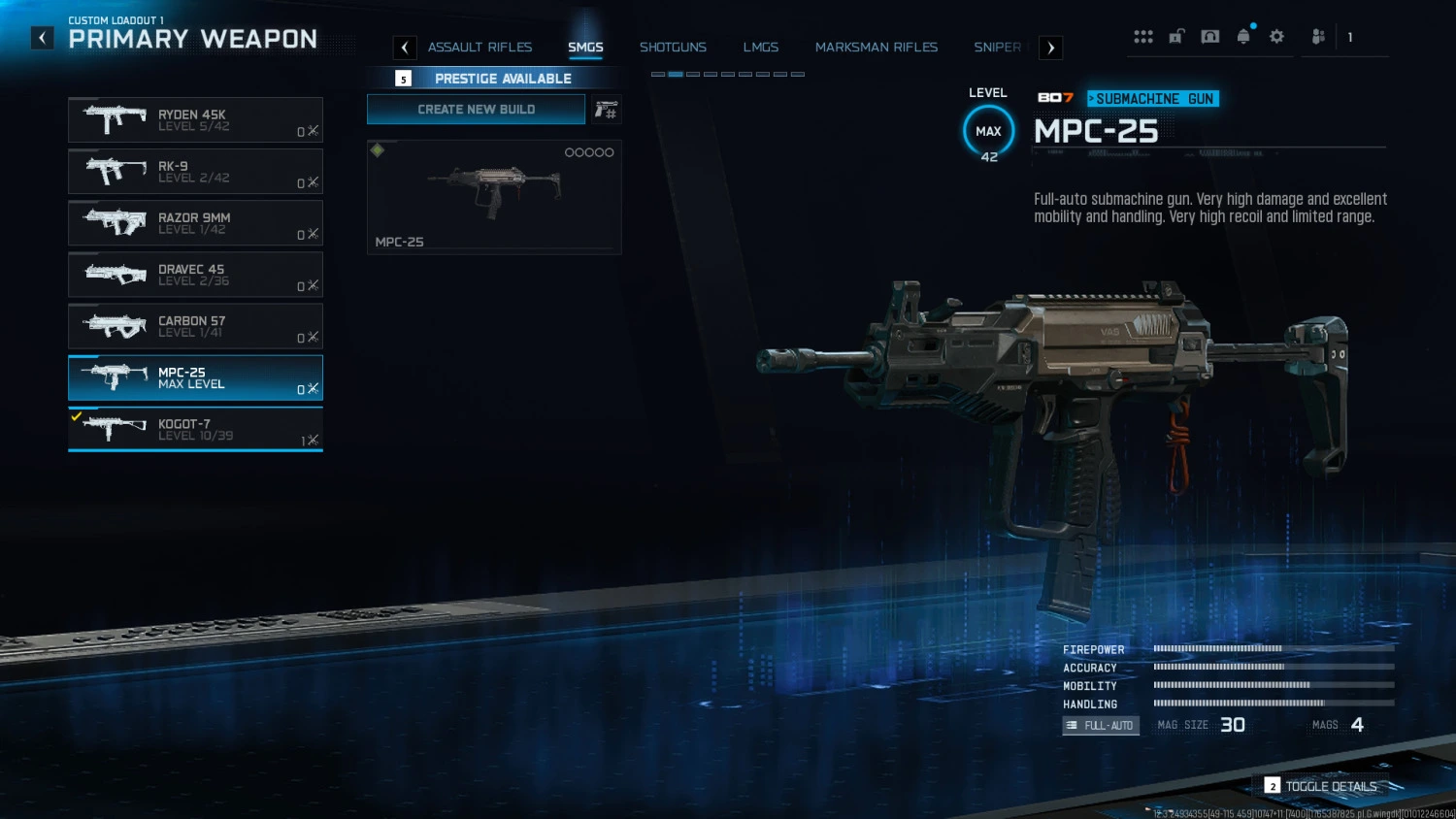Click the back arrow beside Primary Weapon
The image size is (1456, 819).
(42, 38)
